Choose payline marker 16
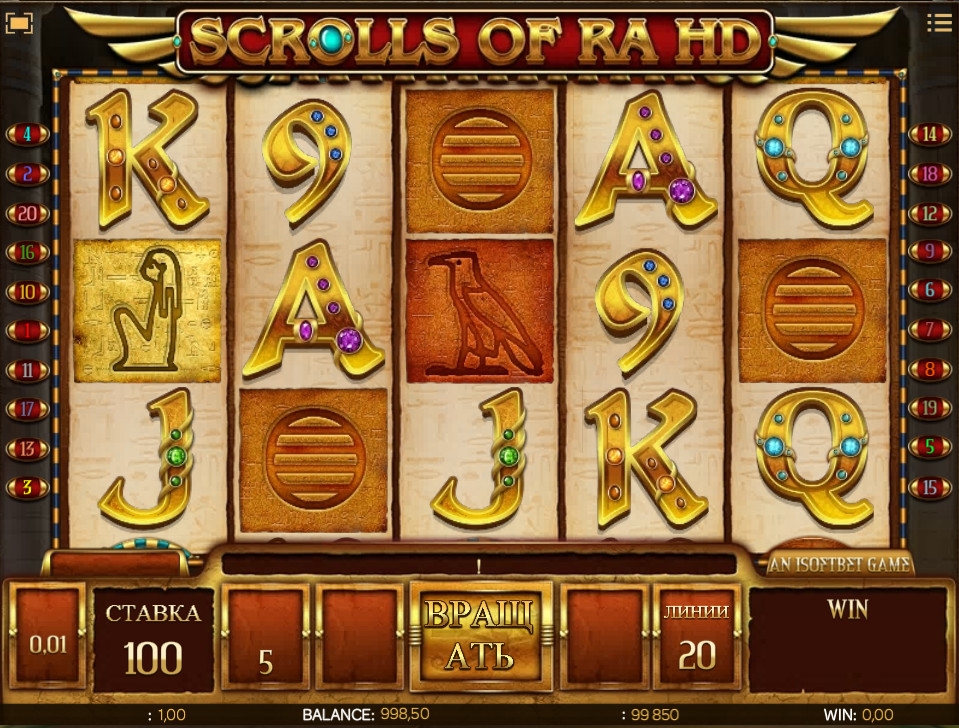Screen dimensions: 959x728 (27, 253)
